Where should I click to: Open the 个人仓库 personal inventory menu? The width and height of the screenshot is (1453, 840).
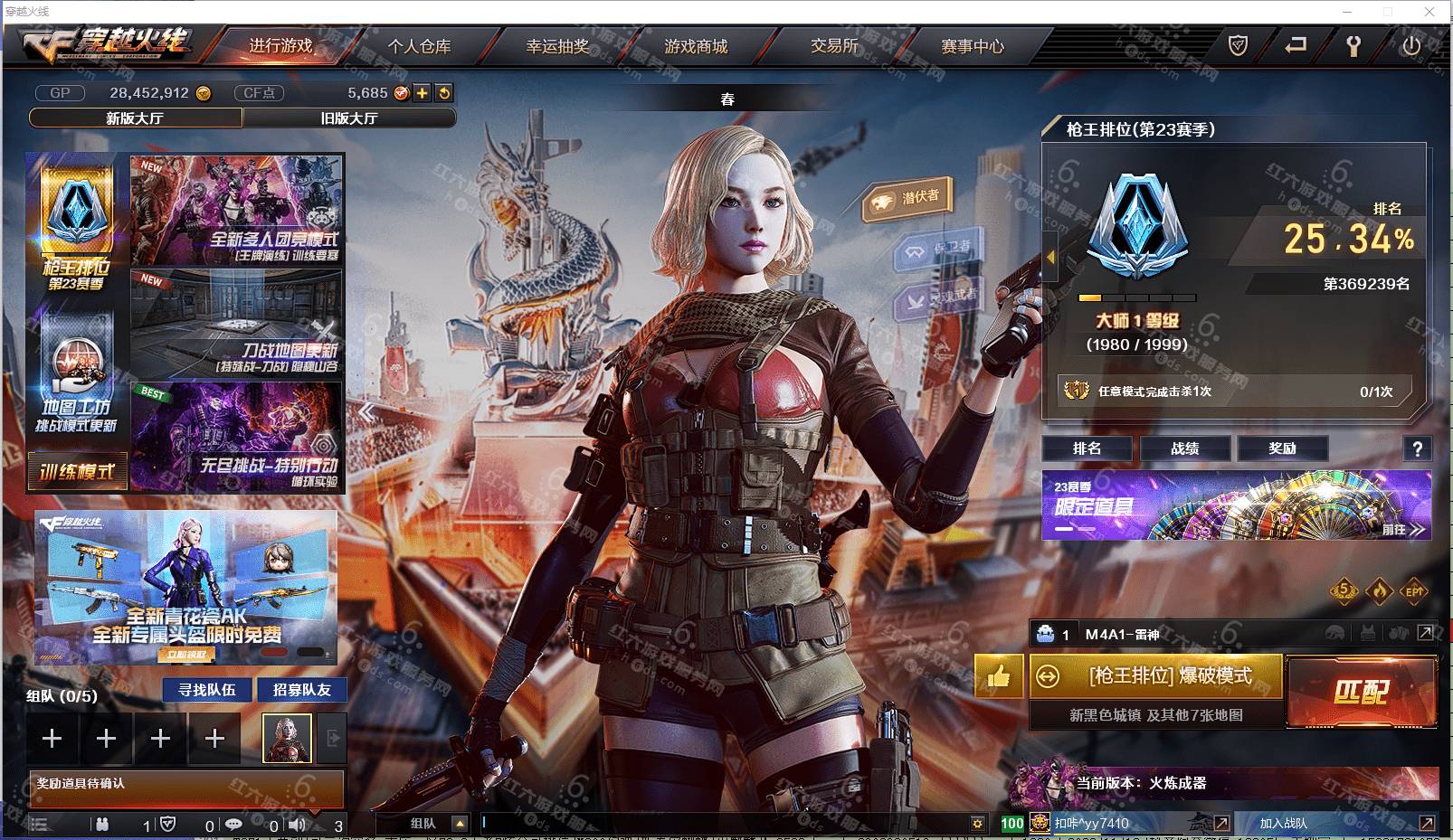tap(419, 46)
